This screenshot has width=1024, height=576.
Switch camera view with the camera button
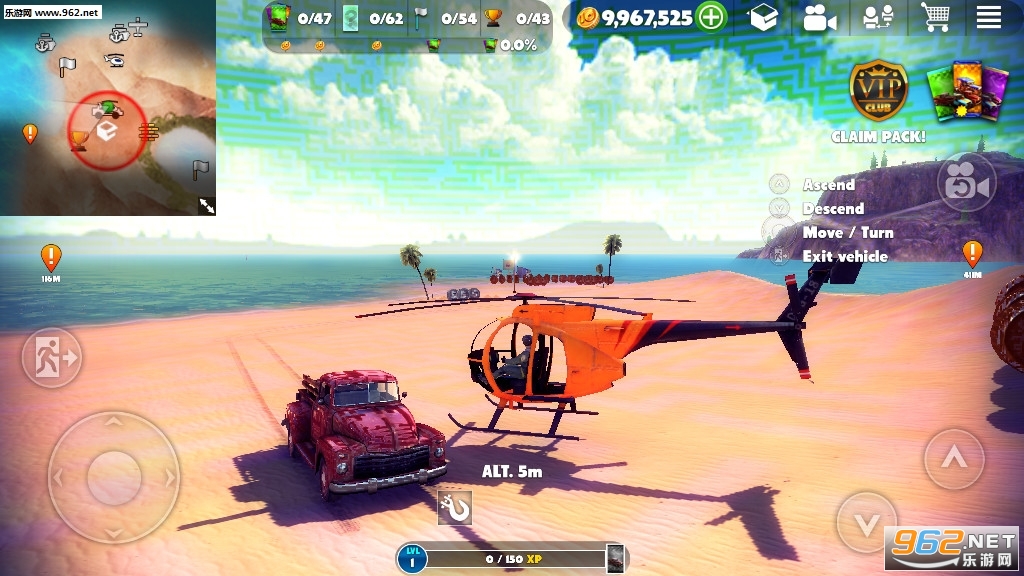pos(966,185)
